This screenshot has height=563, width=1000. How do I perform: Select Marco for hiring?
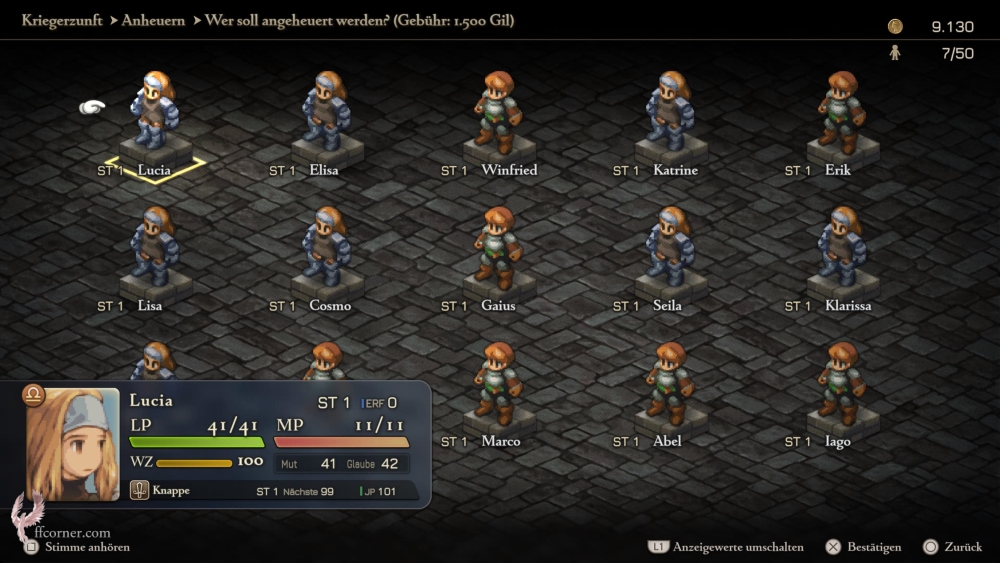498,384
